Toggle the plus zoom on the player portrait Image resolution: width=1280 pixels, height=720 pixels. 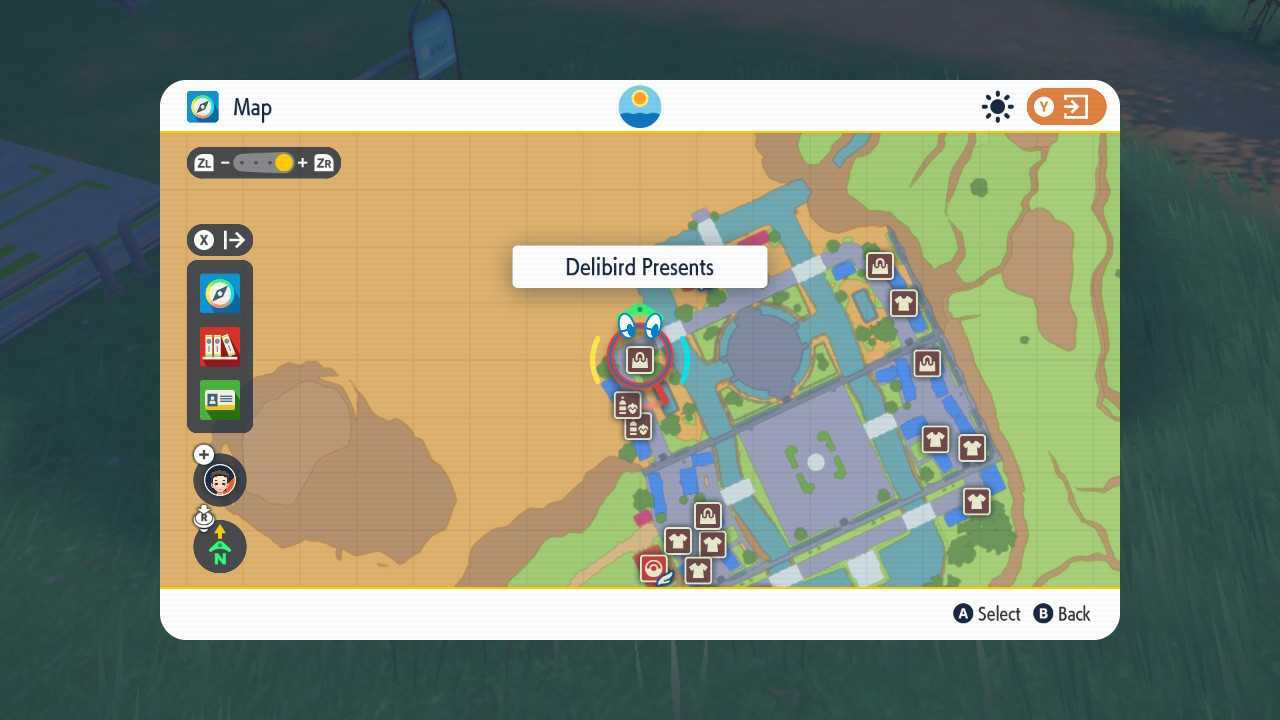click(x=203, y=454)
